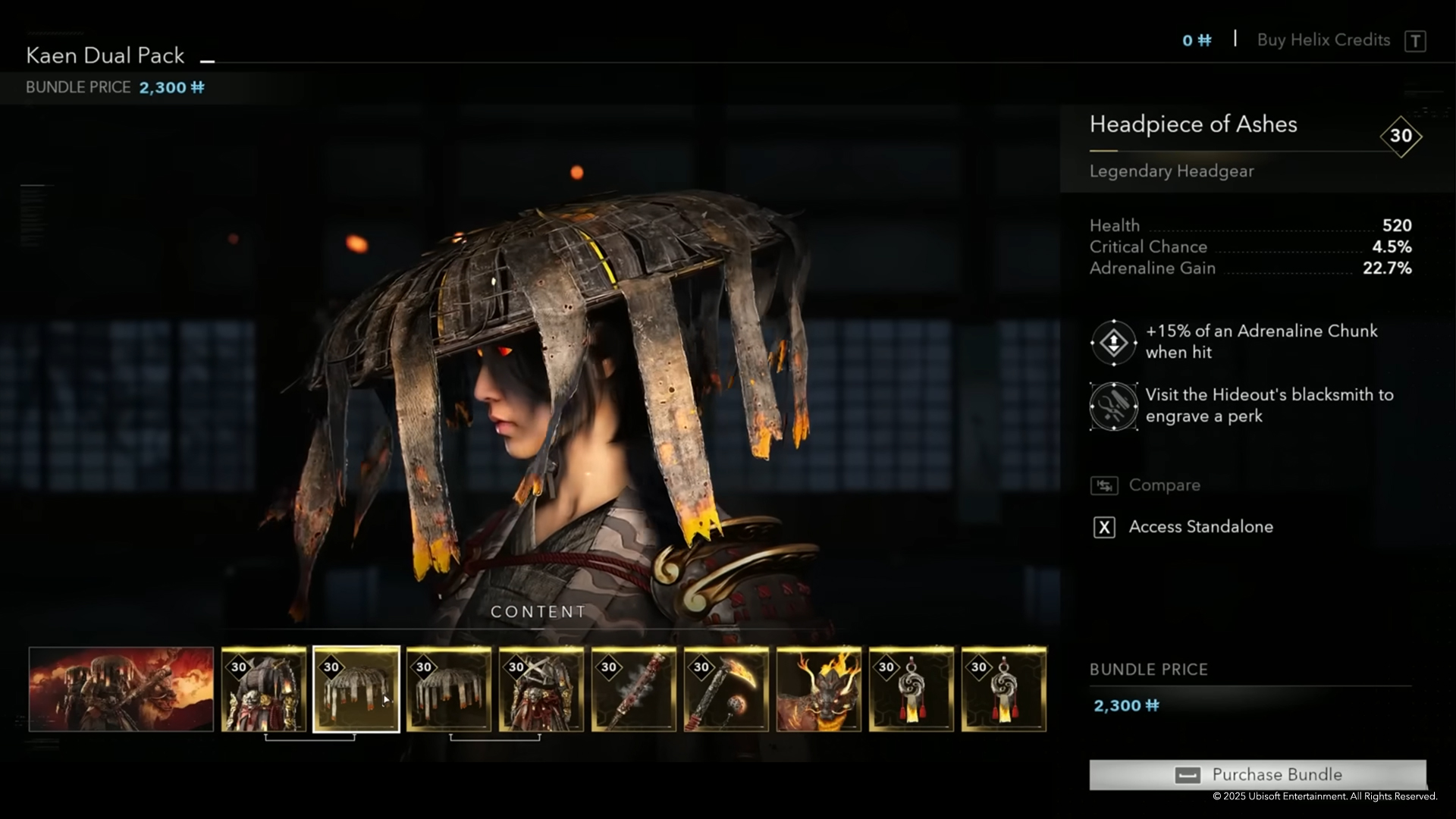The image size is (1456, 819).
Task: Preview the flaming beast mount tile
Action: pyautogui.click(x=819, y=689)
